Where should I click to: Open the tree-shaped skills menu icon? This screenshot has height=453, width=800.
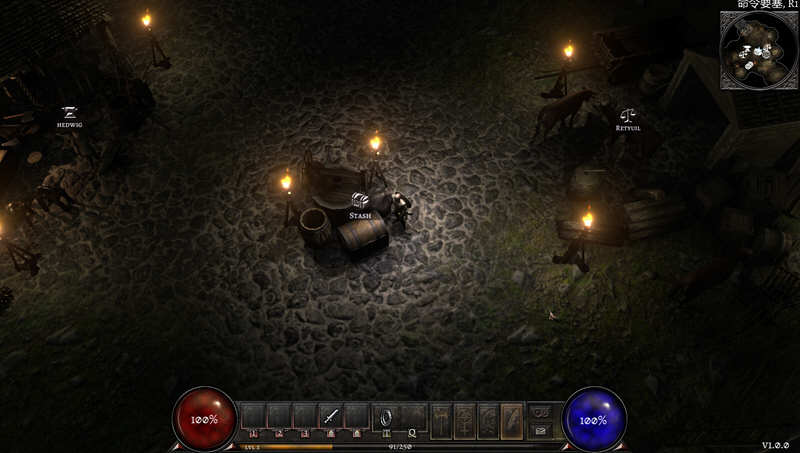pyautogui.click(x=465, y=421)
